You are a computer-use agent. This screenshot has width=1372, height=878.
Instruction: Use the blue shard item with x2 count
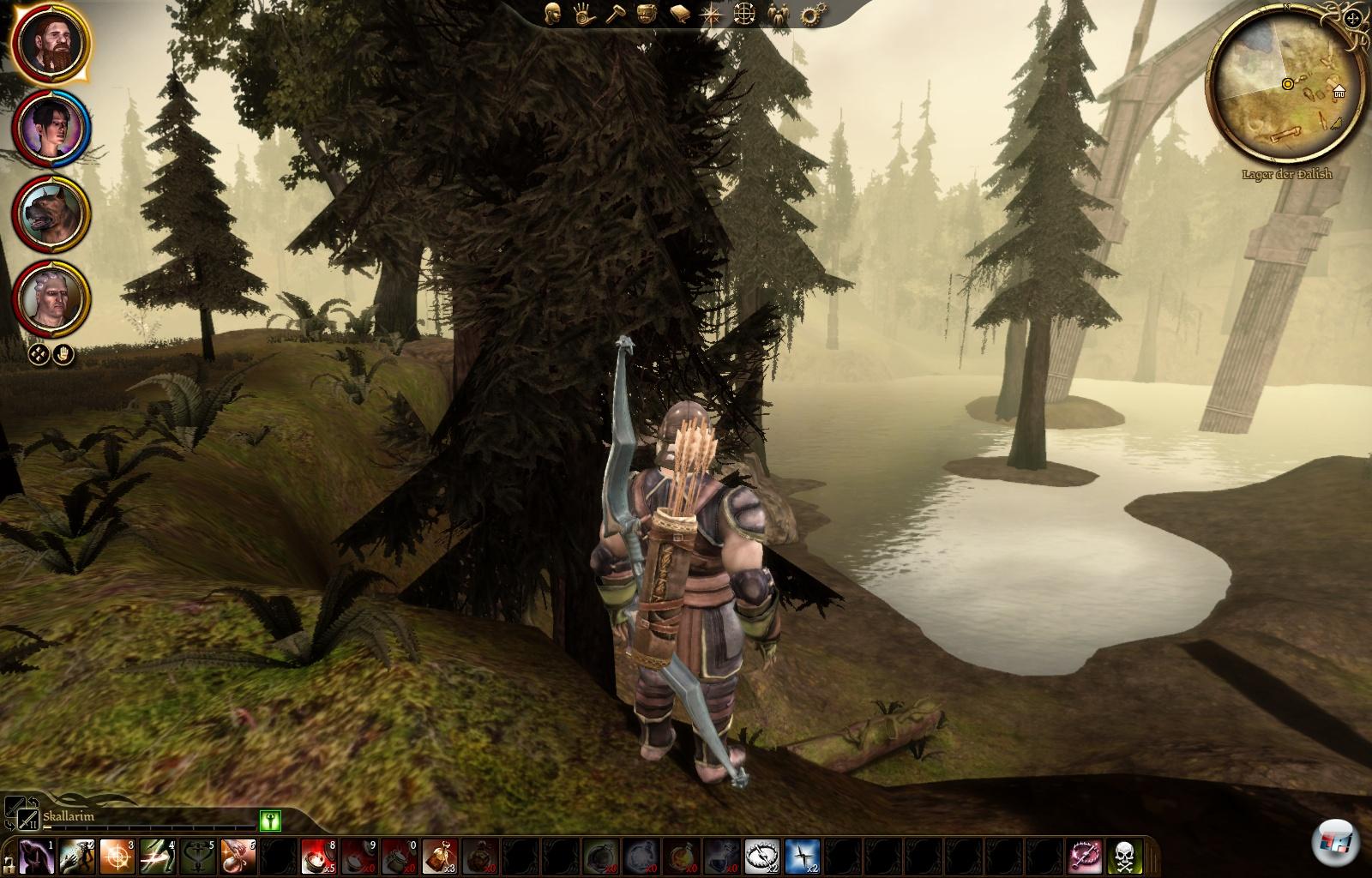tap(802, 857)
